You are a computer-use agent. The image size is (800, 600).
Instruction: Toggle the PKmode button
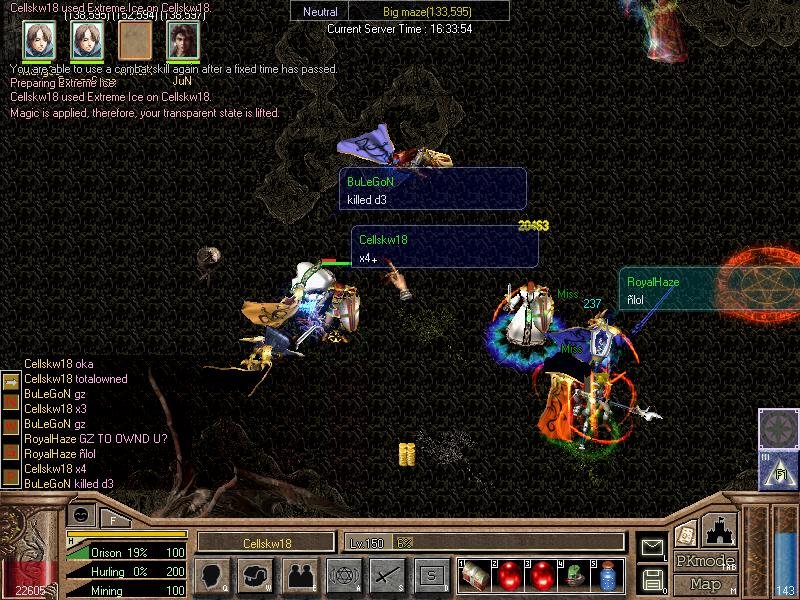(x=706, y=561)
